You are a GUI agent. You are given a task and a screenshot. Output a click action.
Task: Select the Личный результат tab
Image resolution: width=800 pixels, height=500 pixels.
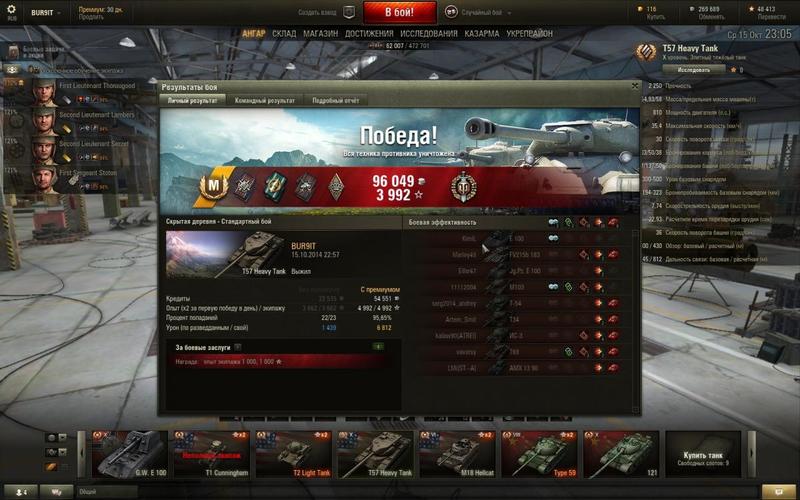pos(192,101)
